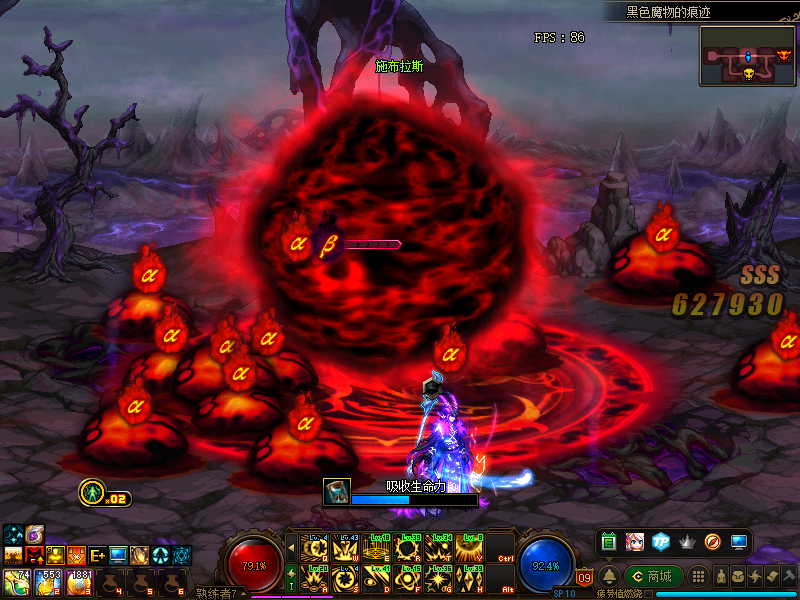Select the pink-haired character portrait icon

pyautogui.click(x=635, y=542)
